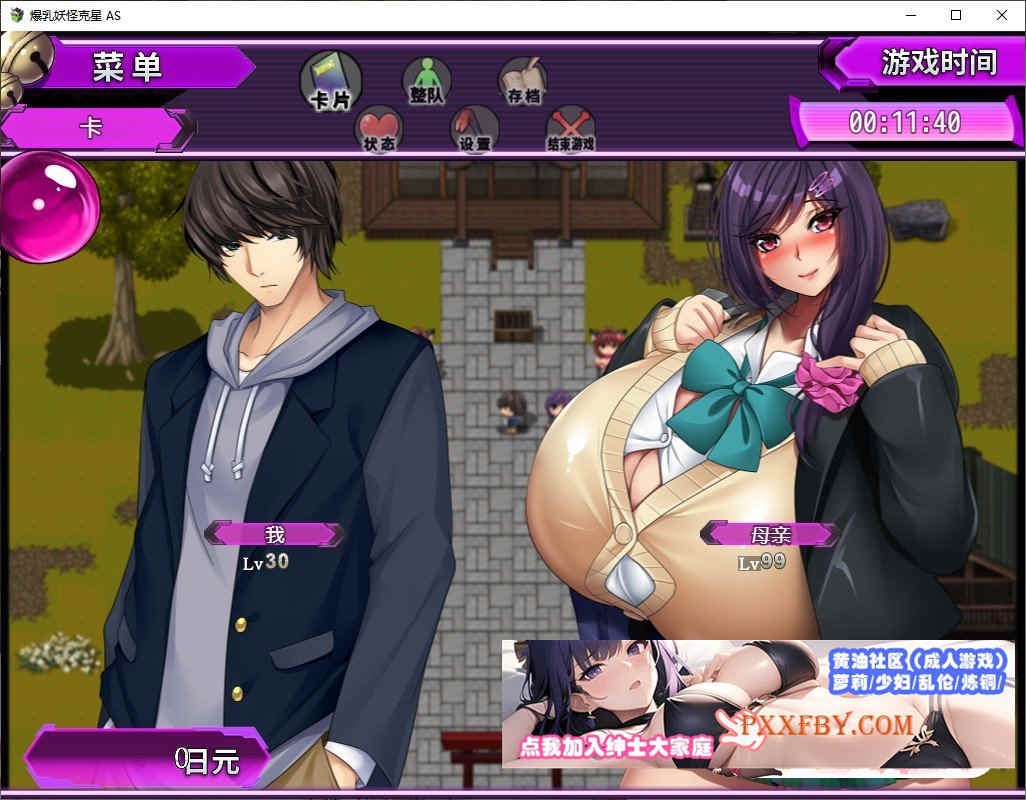Choose the 结束游戏 (End Game) icon
Screen dimensions: 1026x800
click(570, 127)
